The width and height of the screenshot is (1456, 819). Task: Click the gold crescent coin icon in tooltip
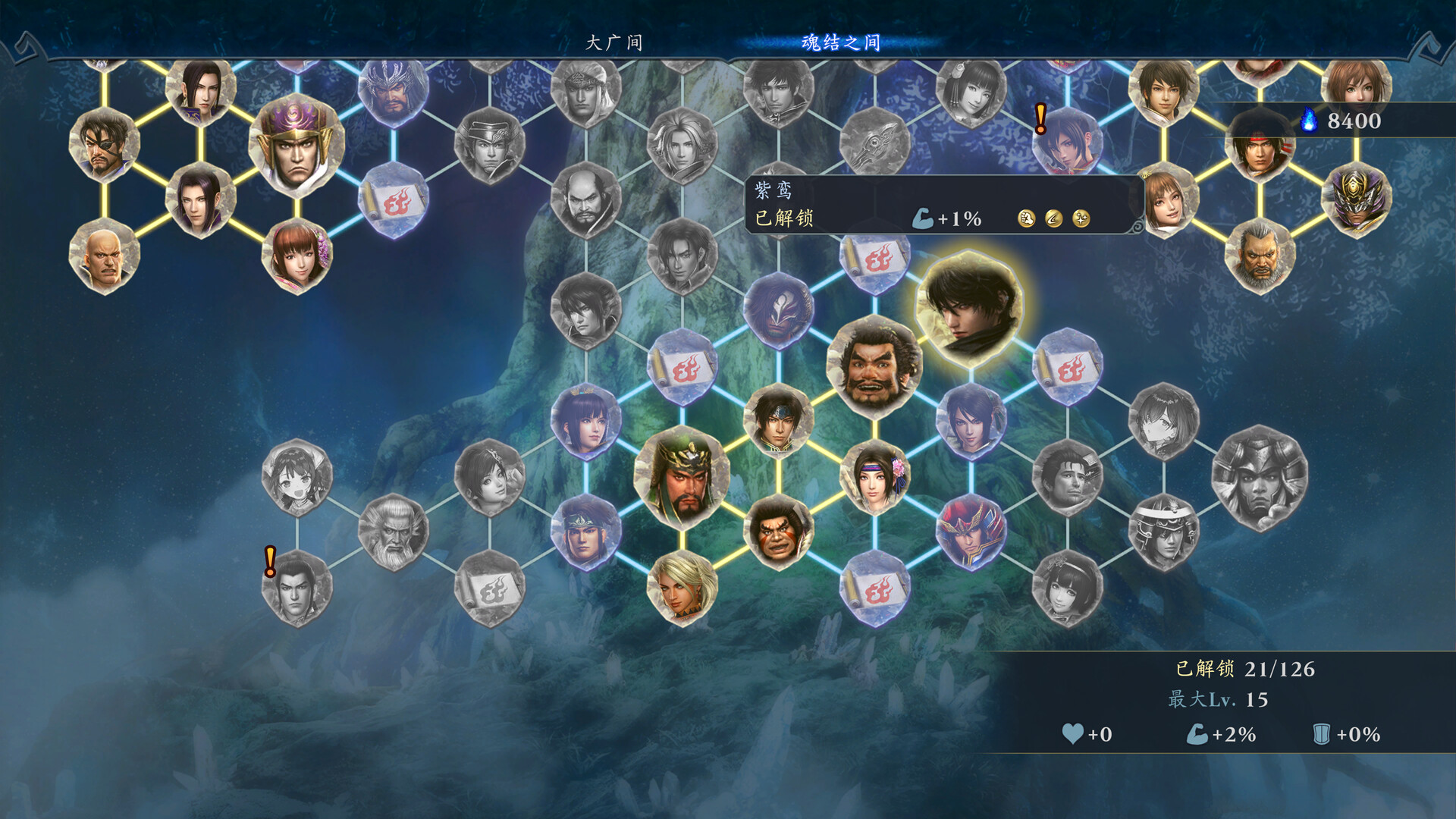[1054, 218]
